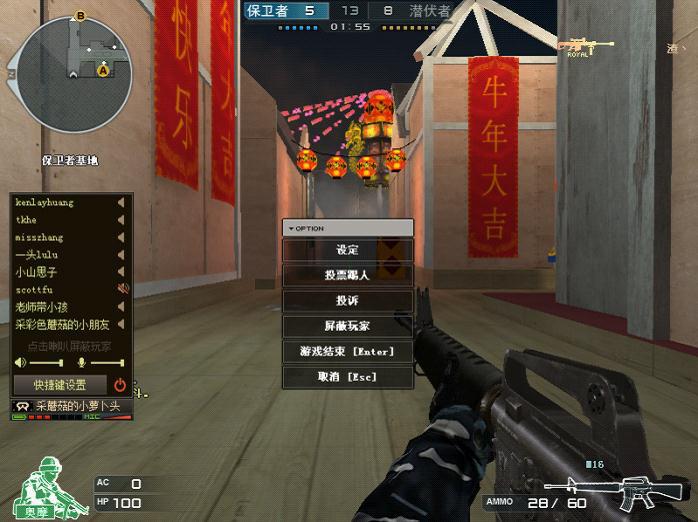Open the 设定 settings option
Image resolution: width=698 pixels, height=522 pixels.
tap(347, 250)
